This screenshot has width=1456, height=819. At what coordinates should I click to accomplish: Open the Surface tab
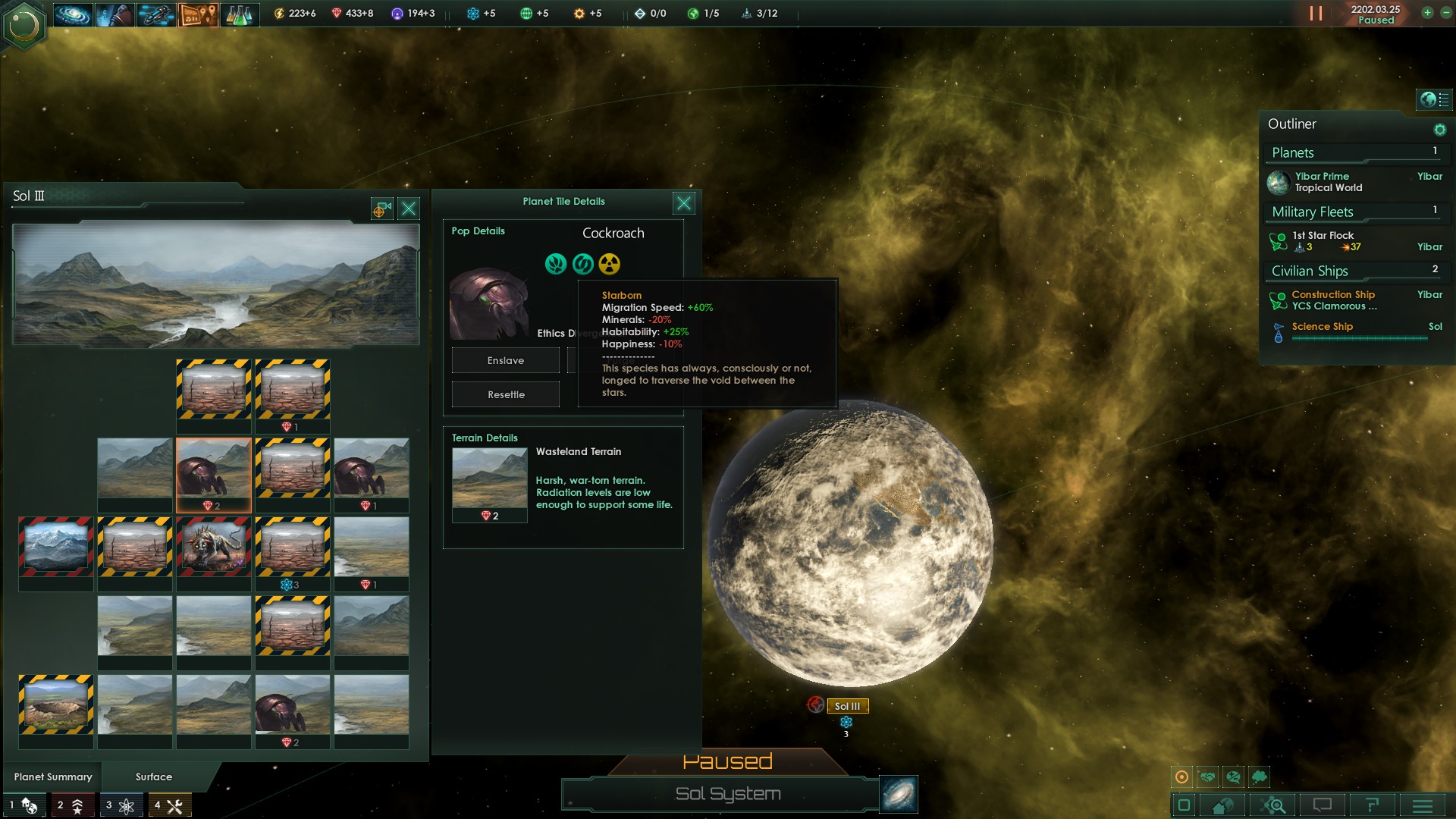(154, 777)
